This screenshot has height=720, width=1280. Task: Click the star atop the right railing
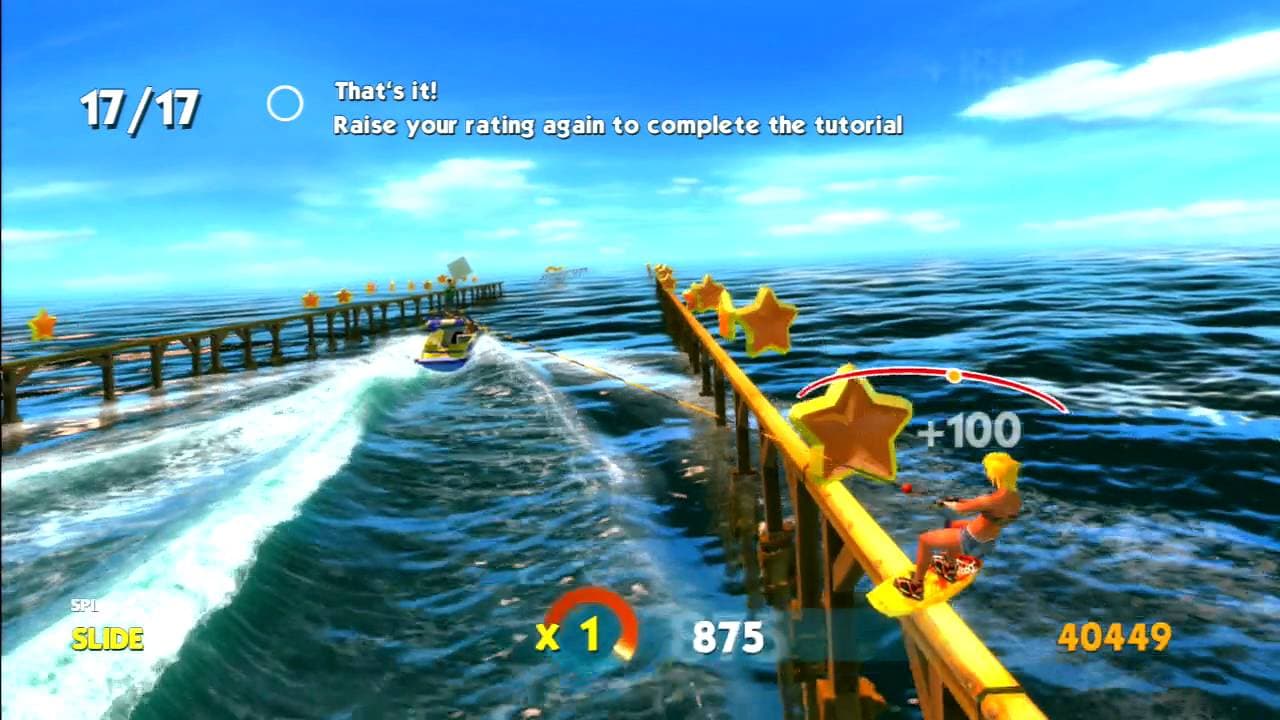pyautogui.click(x=661, y=273)
